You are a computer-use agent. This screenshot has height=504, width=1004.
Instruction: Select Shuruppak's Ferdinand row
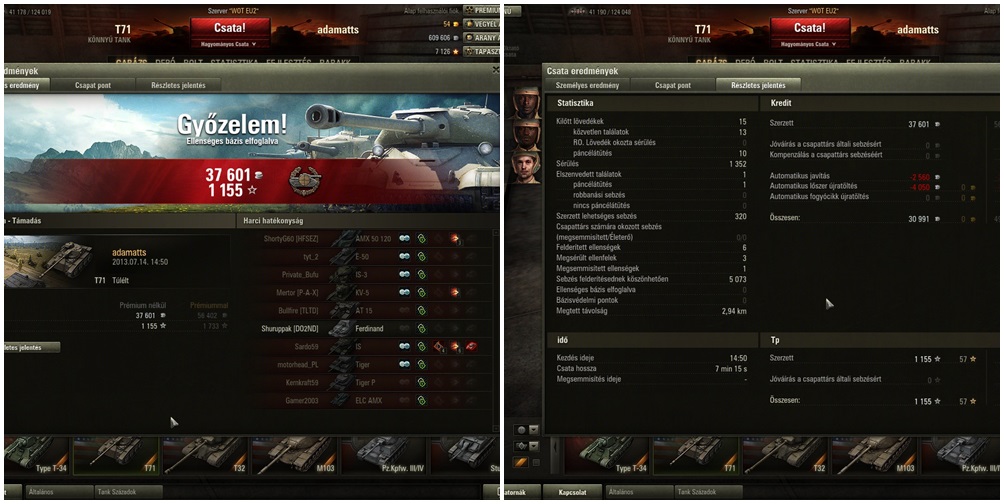365,328
